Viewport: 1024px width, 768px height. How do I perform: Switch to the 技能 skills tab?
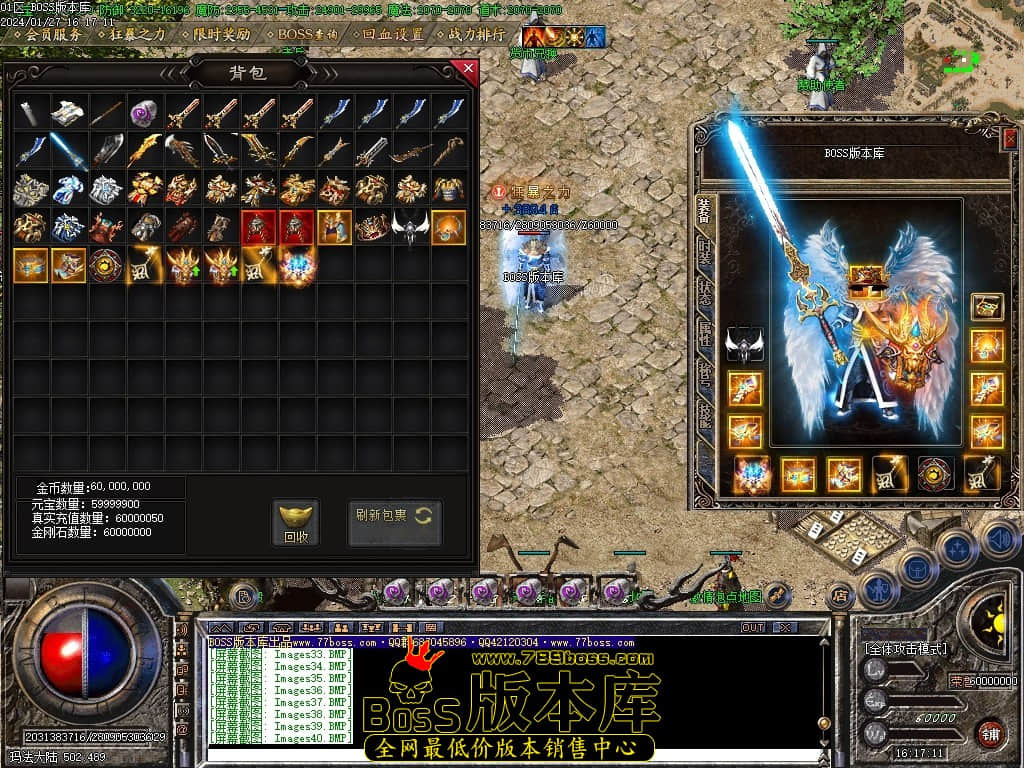tap(704, 412)
